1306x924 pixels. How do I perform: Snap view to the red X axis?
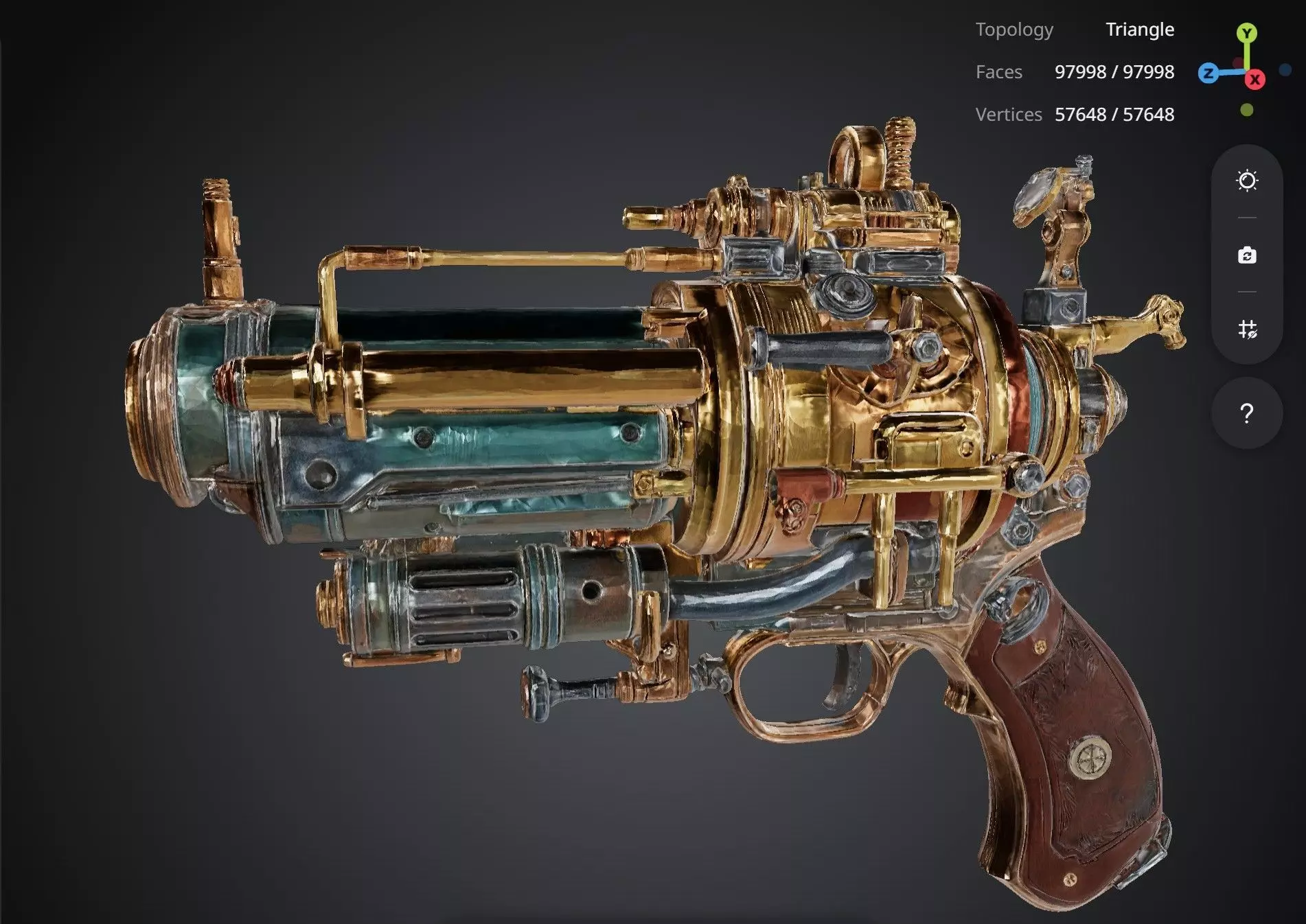pyautogui.click(x=1255, y=80)
